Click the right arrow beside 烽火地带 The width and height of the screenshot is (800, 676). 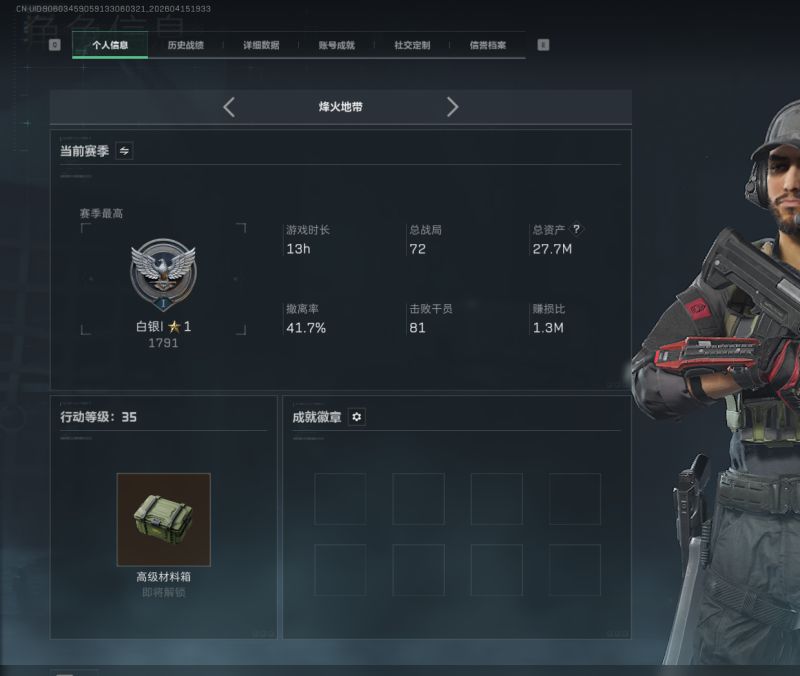pos(452,107)
